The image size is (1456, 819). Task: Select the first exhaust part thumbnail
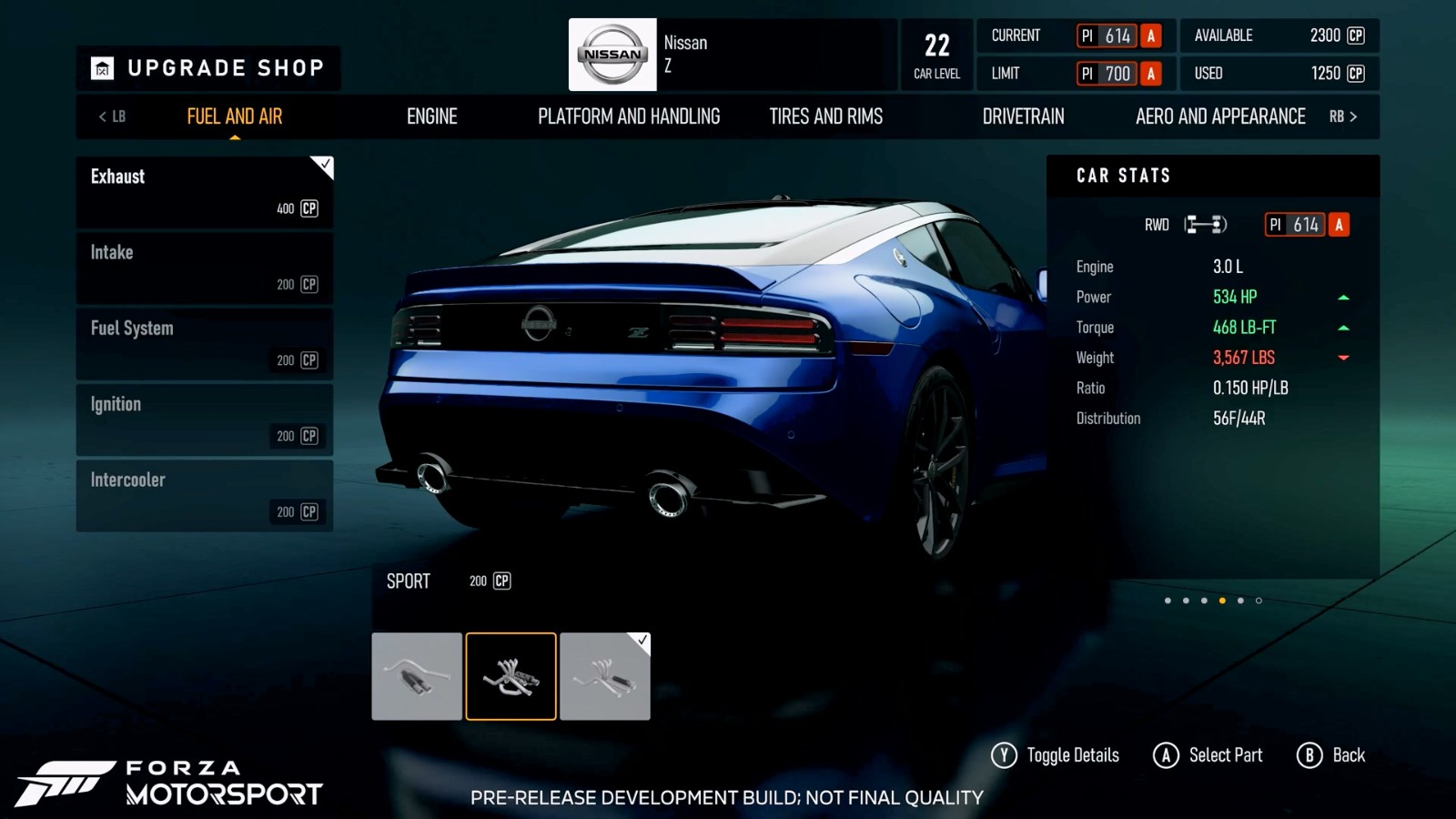pos(417,676)
